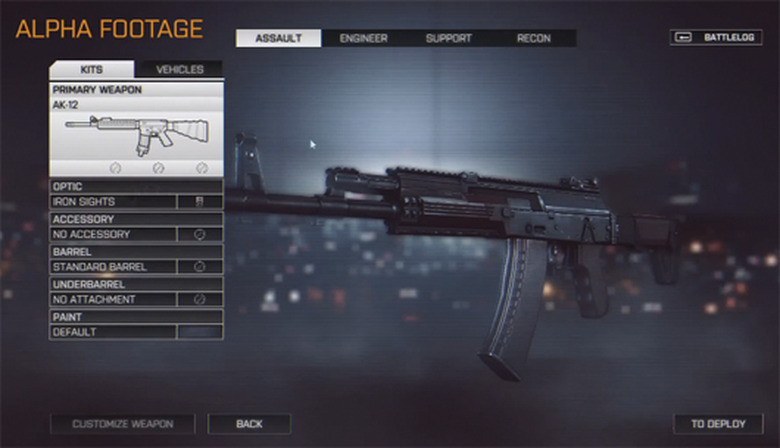Select the Engineer class tab
This screenshot has height=448, width=780.
(x=363, y=38)
